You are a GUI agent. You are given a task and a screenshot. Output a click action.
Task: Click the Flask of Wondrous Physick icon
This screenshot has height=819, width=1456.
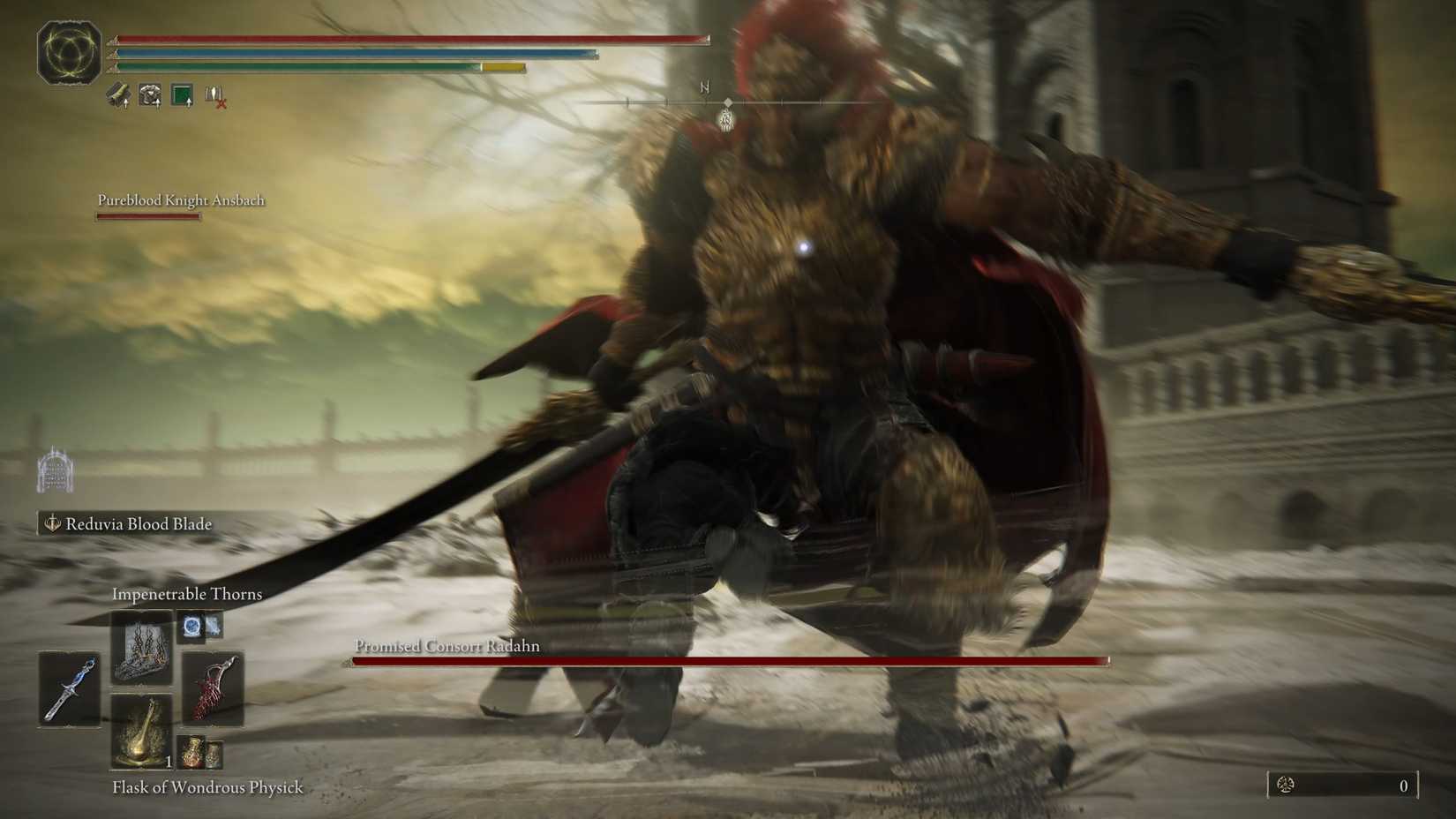click(142, 733)
